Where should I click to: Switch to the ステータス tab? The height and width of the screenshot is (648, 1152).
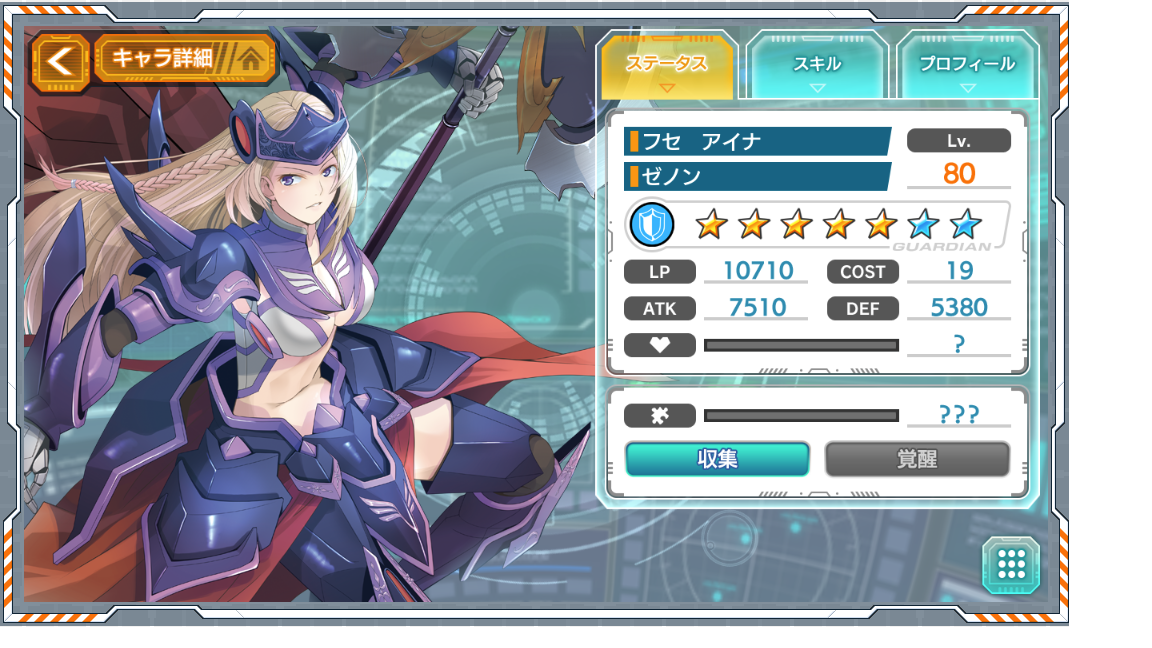(667, 65)
